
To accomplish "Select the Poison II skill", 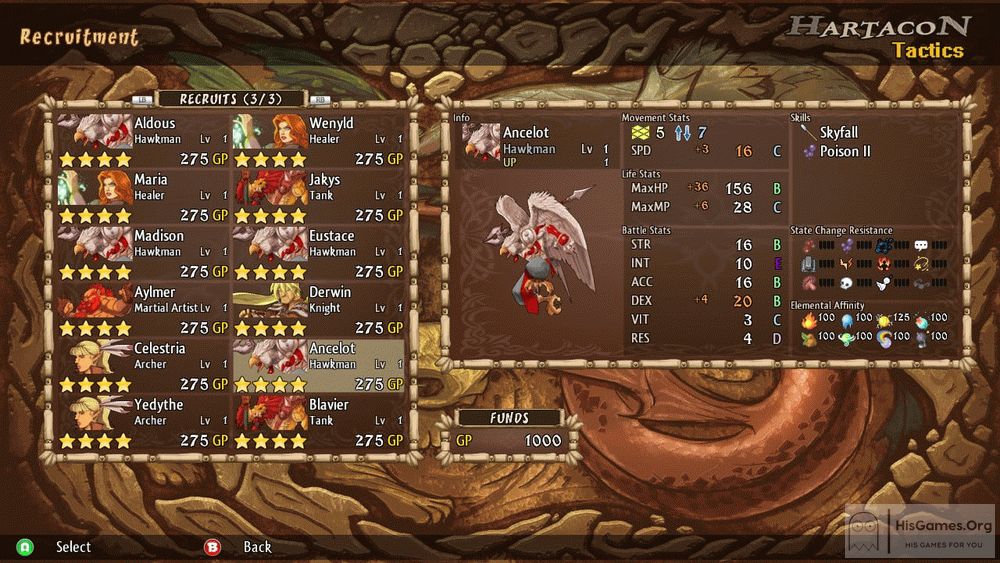I will coord(844,152).
